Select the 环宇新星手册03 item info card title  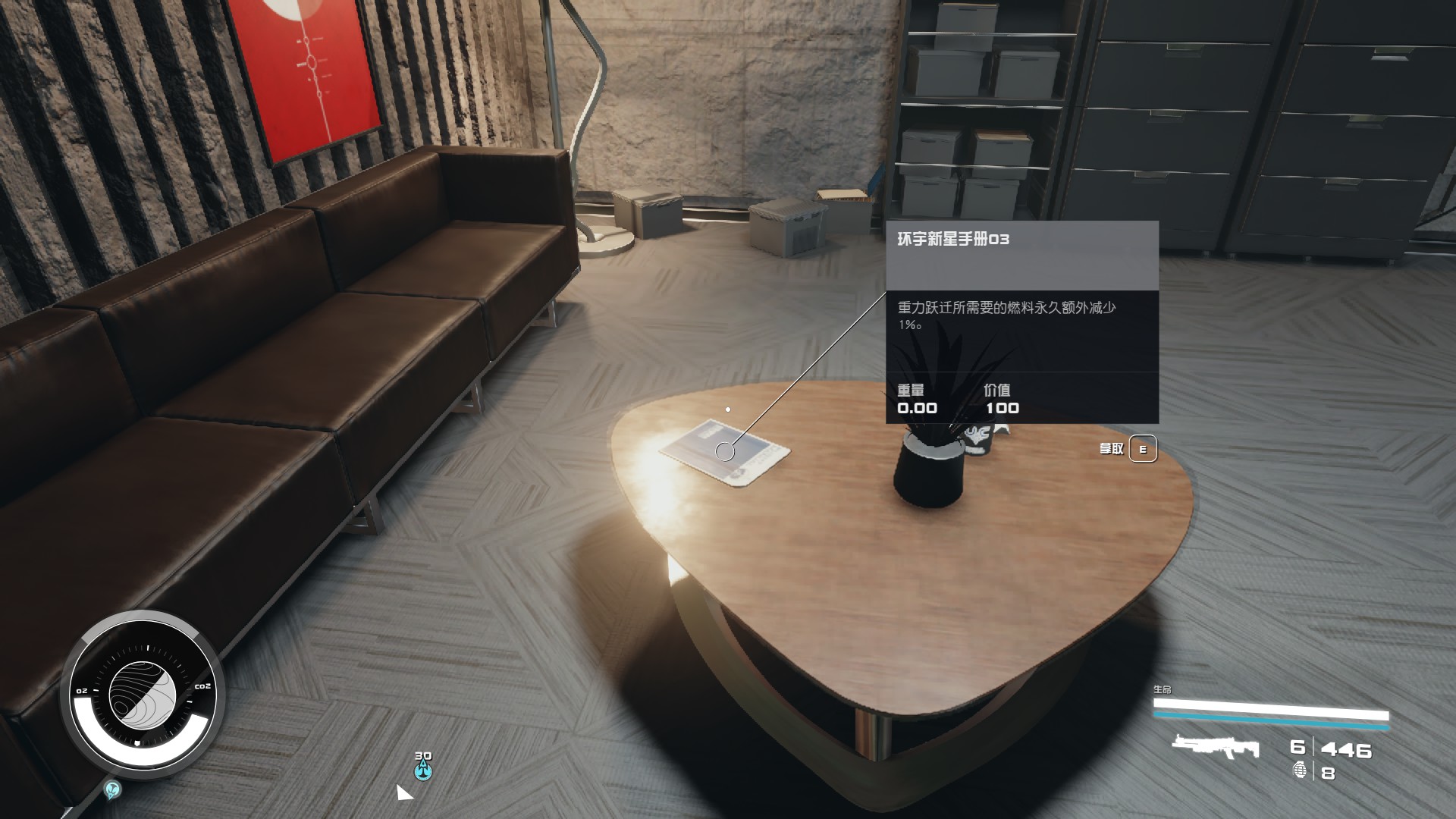953,240
